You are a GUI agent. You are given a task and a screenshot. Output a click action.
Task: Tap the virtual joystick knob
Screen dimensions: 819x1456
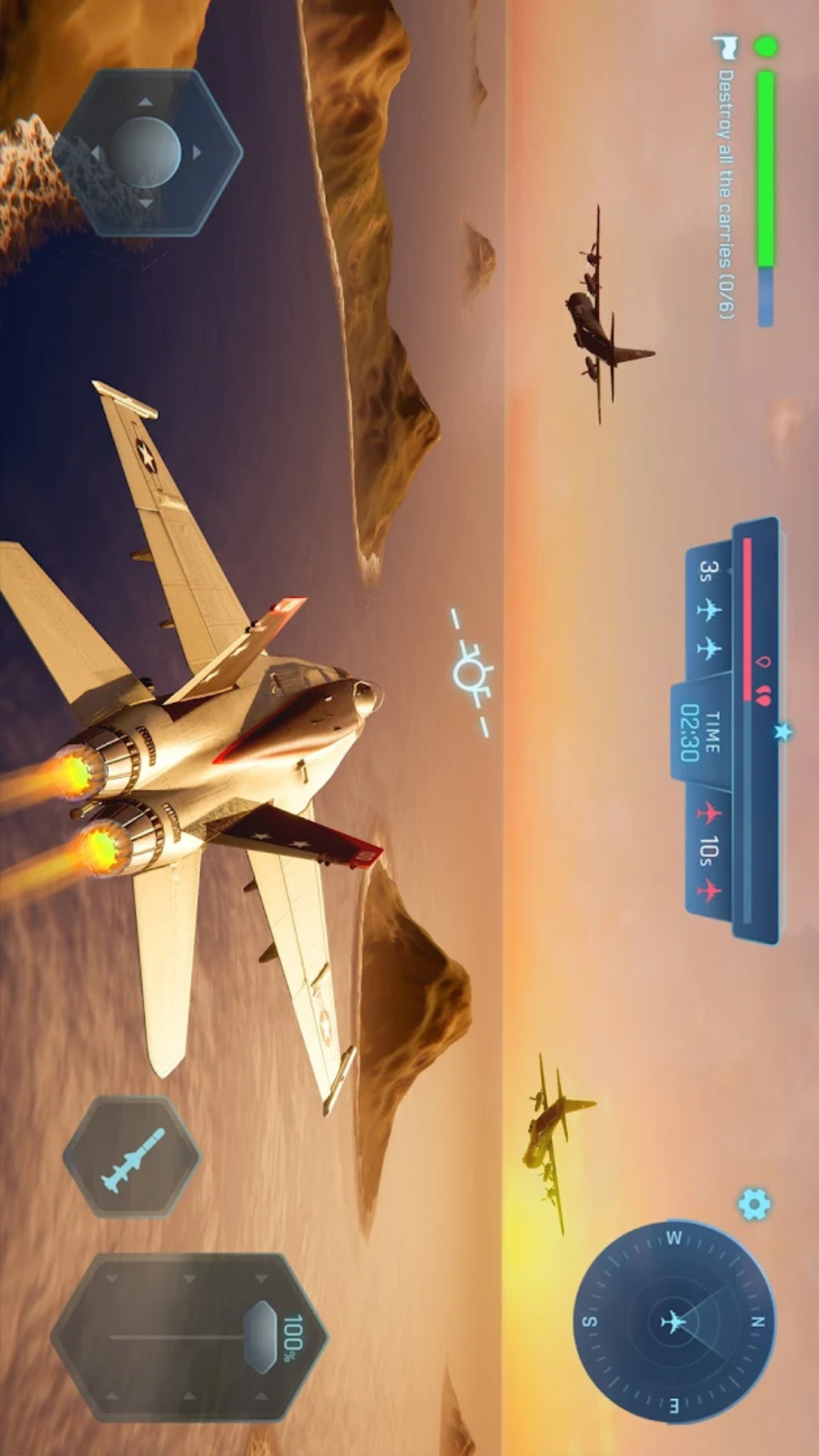point(145,152)
